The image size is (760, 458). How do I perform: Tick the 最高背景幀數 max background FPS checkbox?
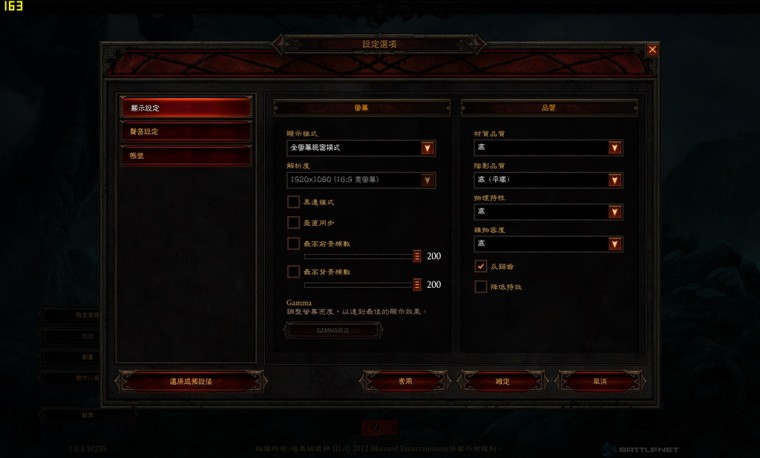click(x=294, y=271)
